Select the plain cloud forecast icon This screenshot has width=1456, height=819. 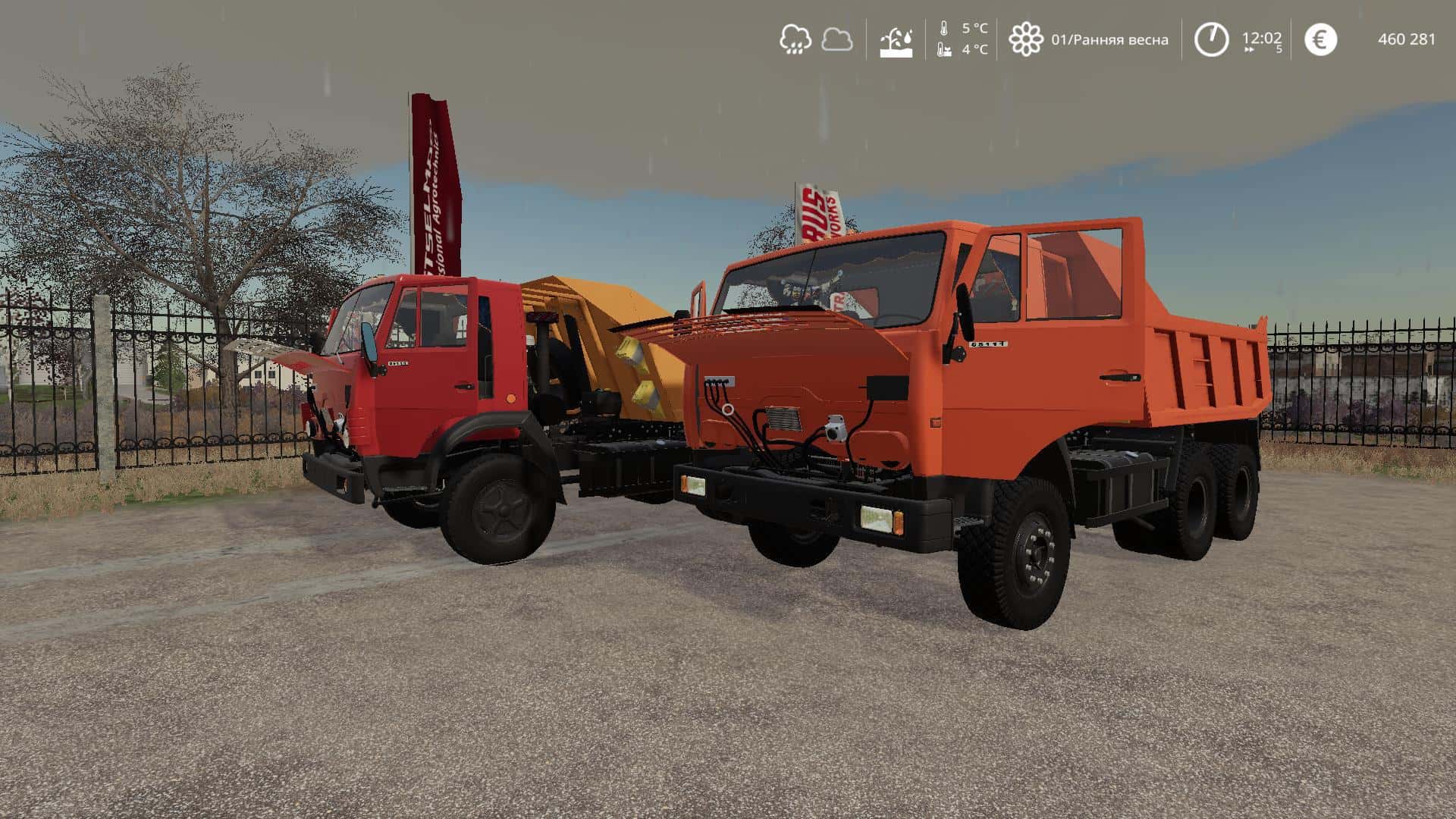(x=836, y=39)
